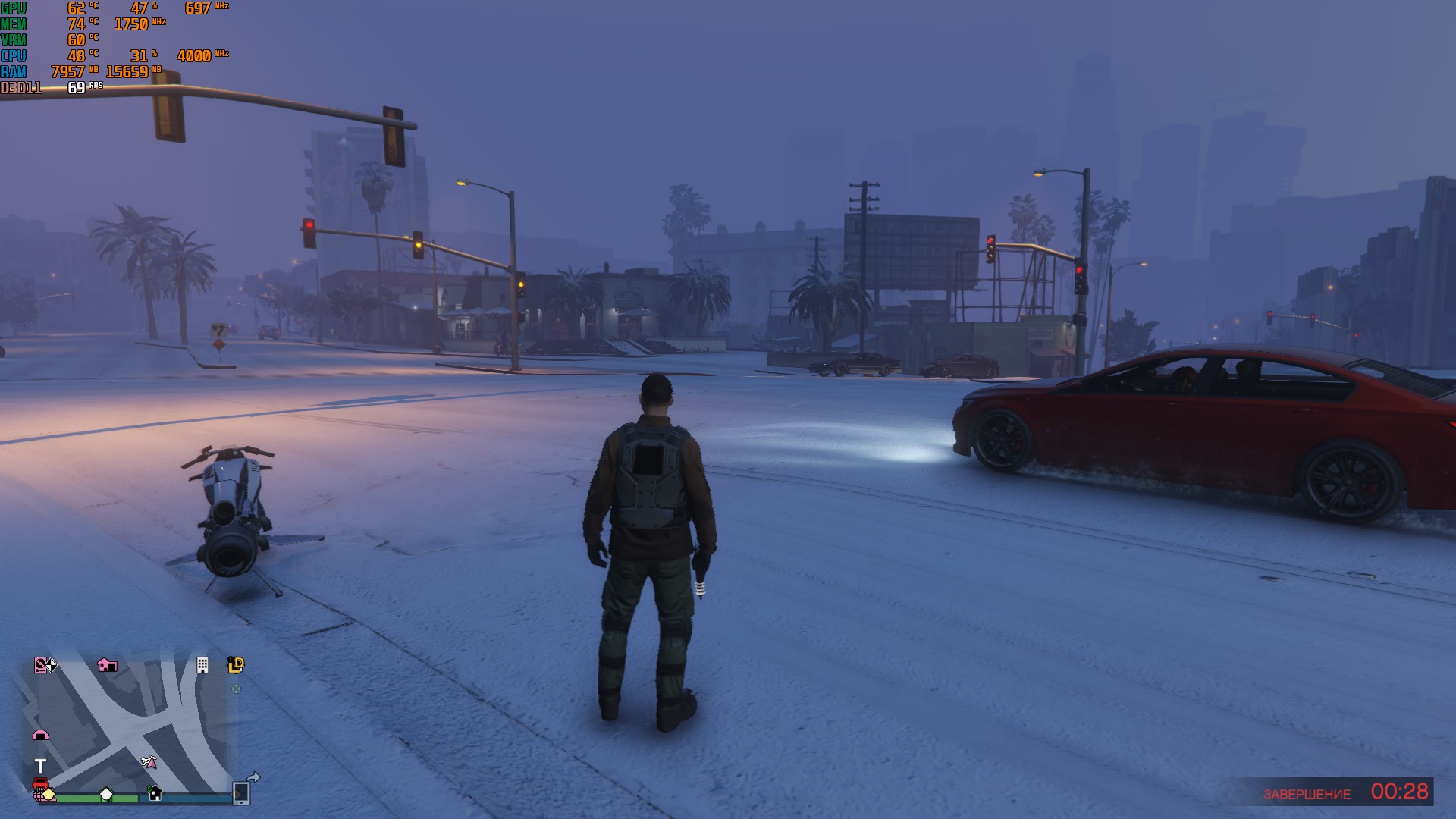Click the pink nightclub record marker
The width and height of the screenshot is (1456, 819).
coord(40,665)
